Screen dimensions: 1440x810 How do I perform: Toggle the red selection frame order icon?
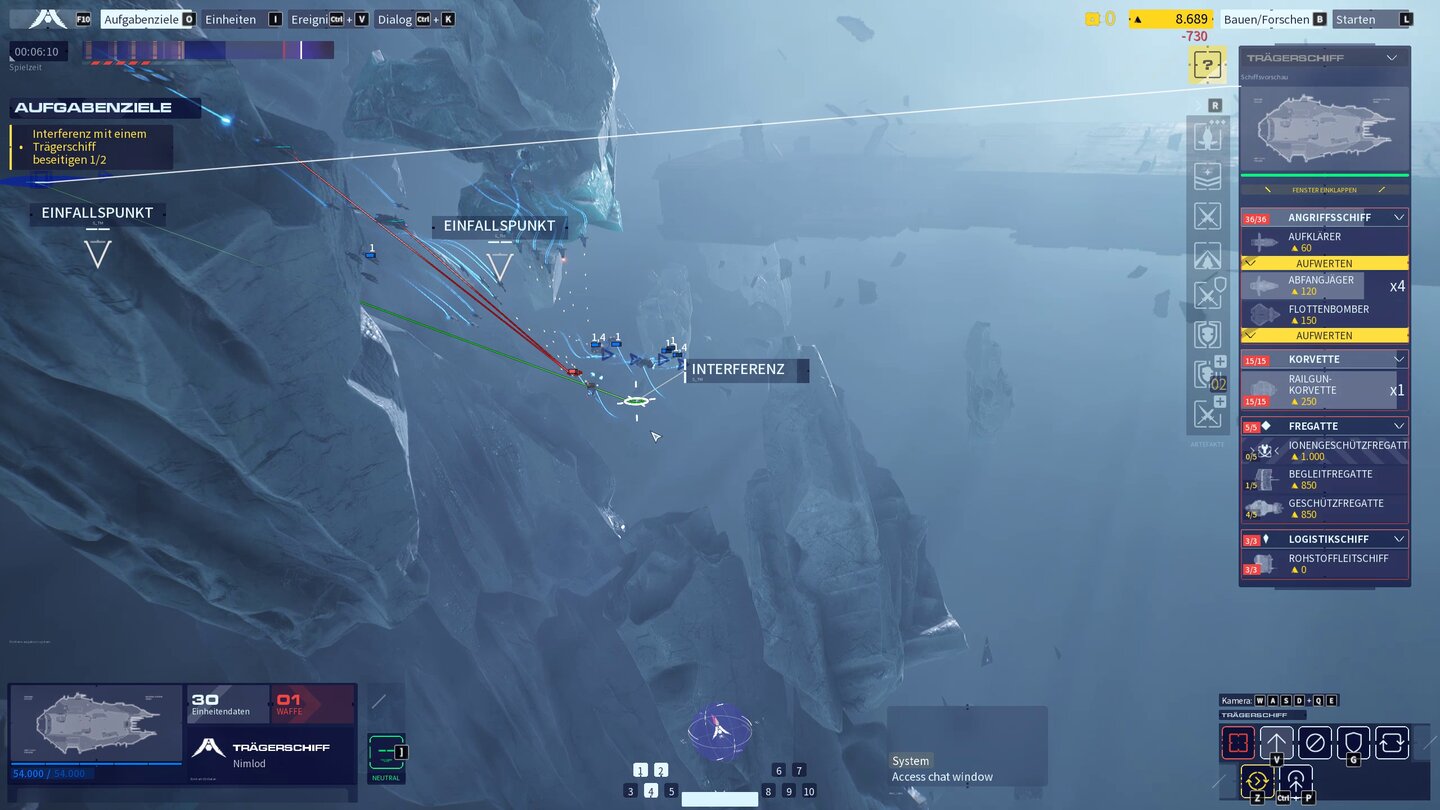click(1238, 742)
